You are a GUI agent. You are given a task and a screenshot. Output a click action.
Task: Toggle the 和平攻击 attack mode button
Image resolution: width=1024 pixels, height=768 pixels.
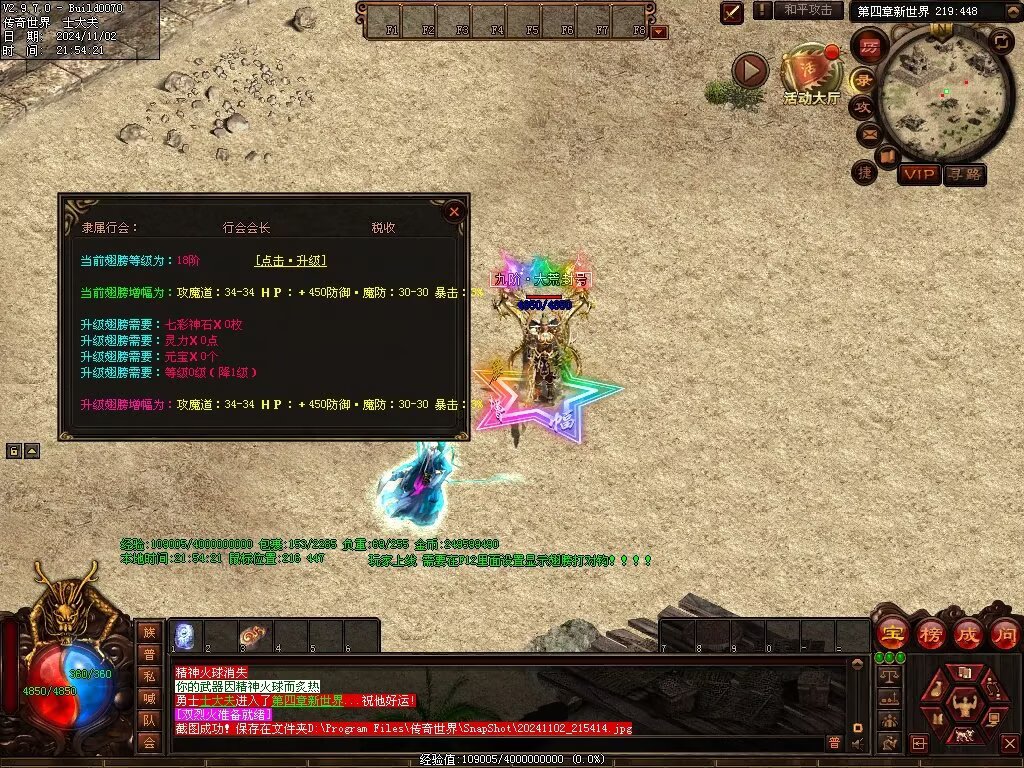point(808,10)
